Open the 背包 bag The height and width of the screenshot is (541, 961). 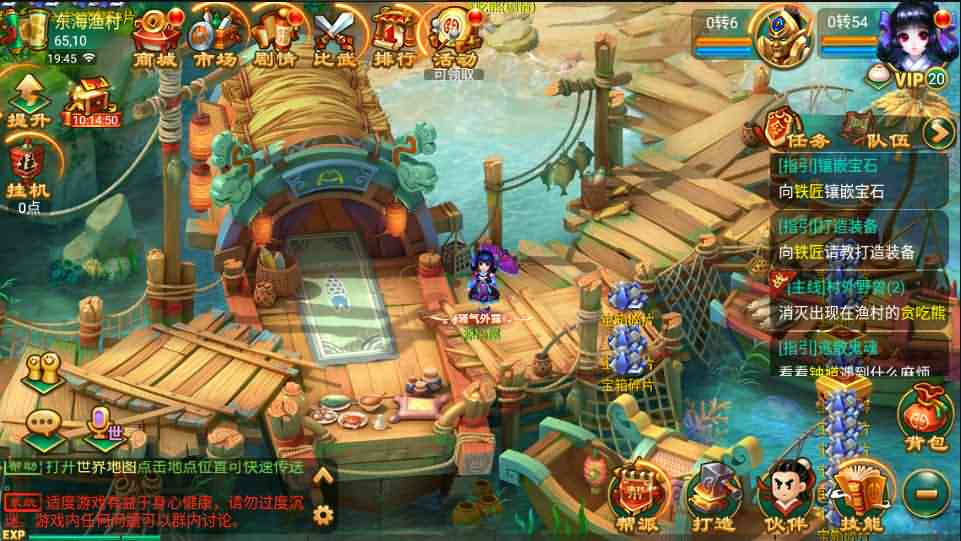pyautogui.click(x=923, y=420)
